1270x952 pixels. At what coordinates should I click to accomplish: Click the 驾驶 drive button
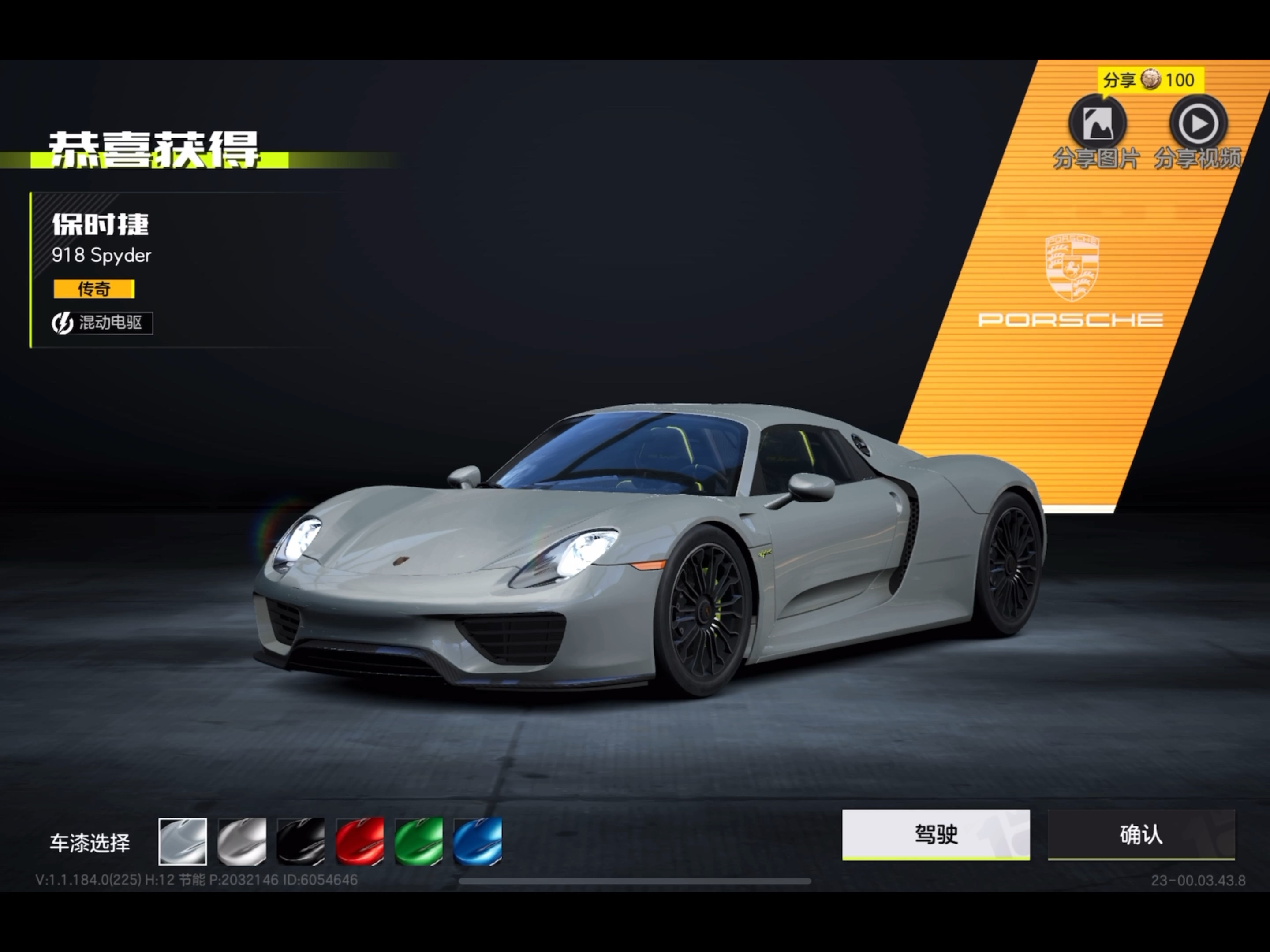click(935, 834)
